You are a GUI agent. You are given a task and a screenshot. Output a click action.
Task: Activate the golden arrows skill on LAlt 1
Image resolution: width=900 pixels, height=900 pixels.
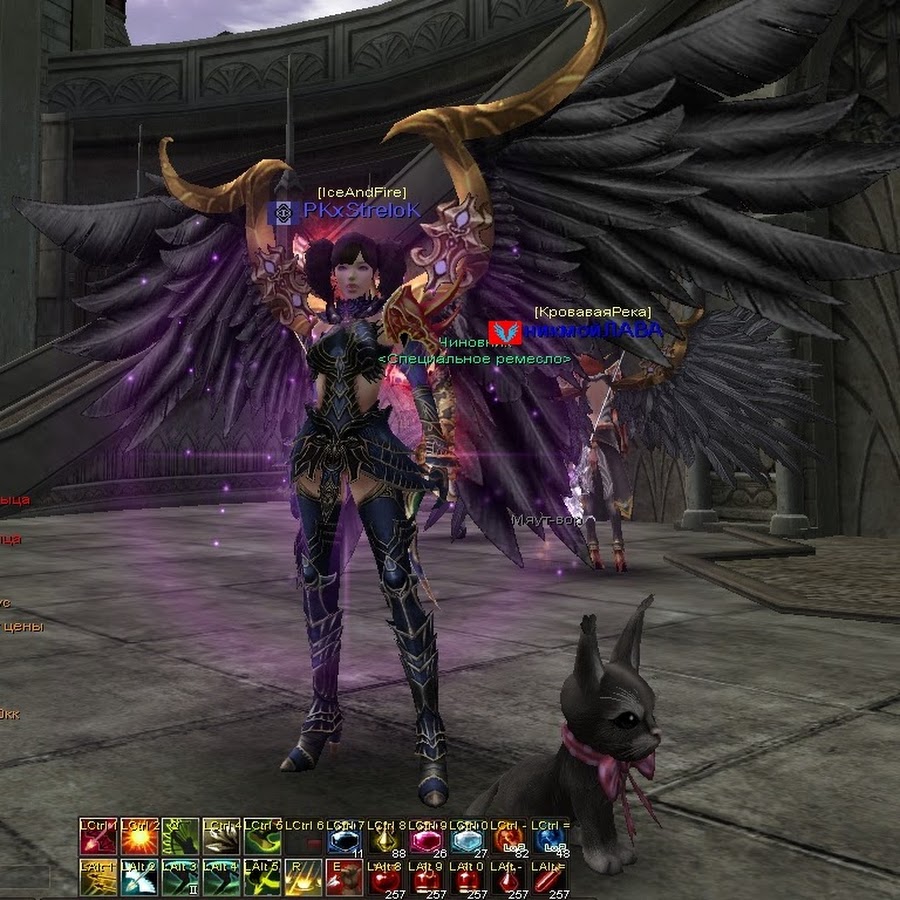coord(99,878)
